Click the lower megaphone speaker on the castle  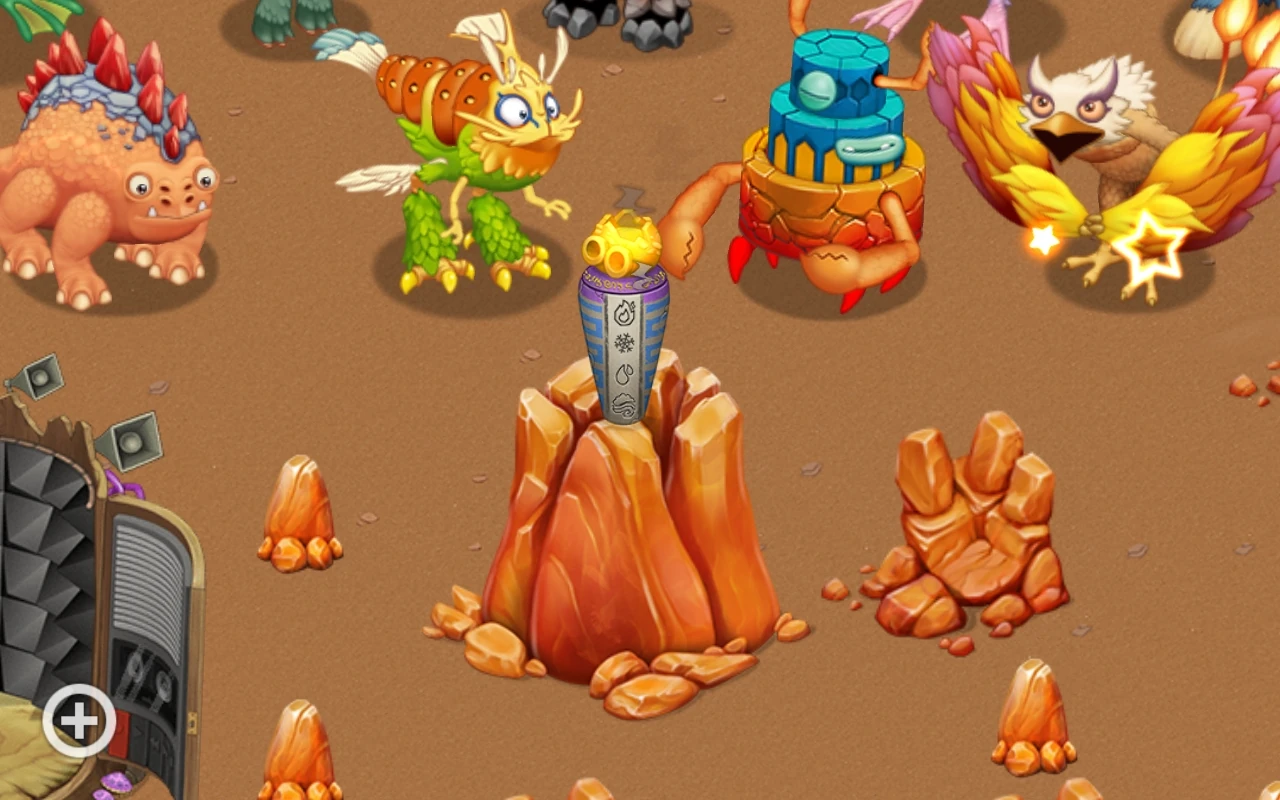(x=131, y=443)
